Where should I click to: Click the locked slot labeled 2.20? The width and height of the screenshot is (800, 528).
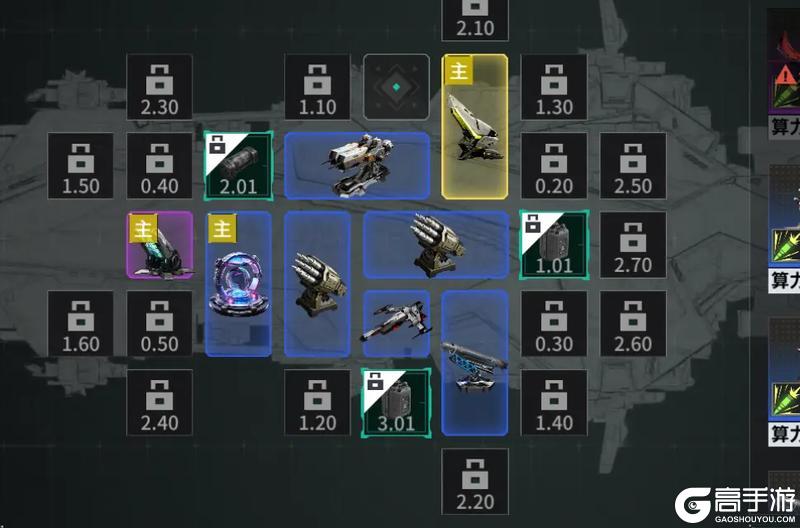point(475,481)
